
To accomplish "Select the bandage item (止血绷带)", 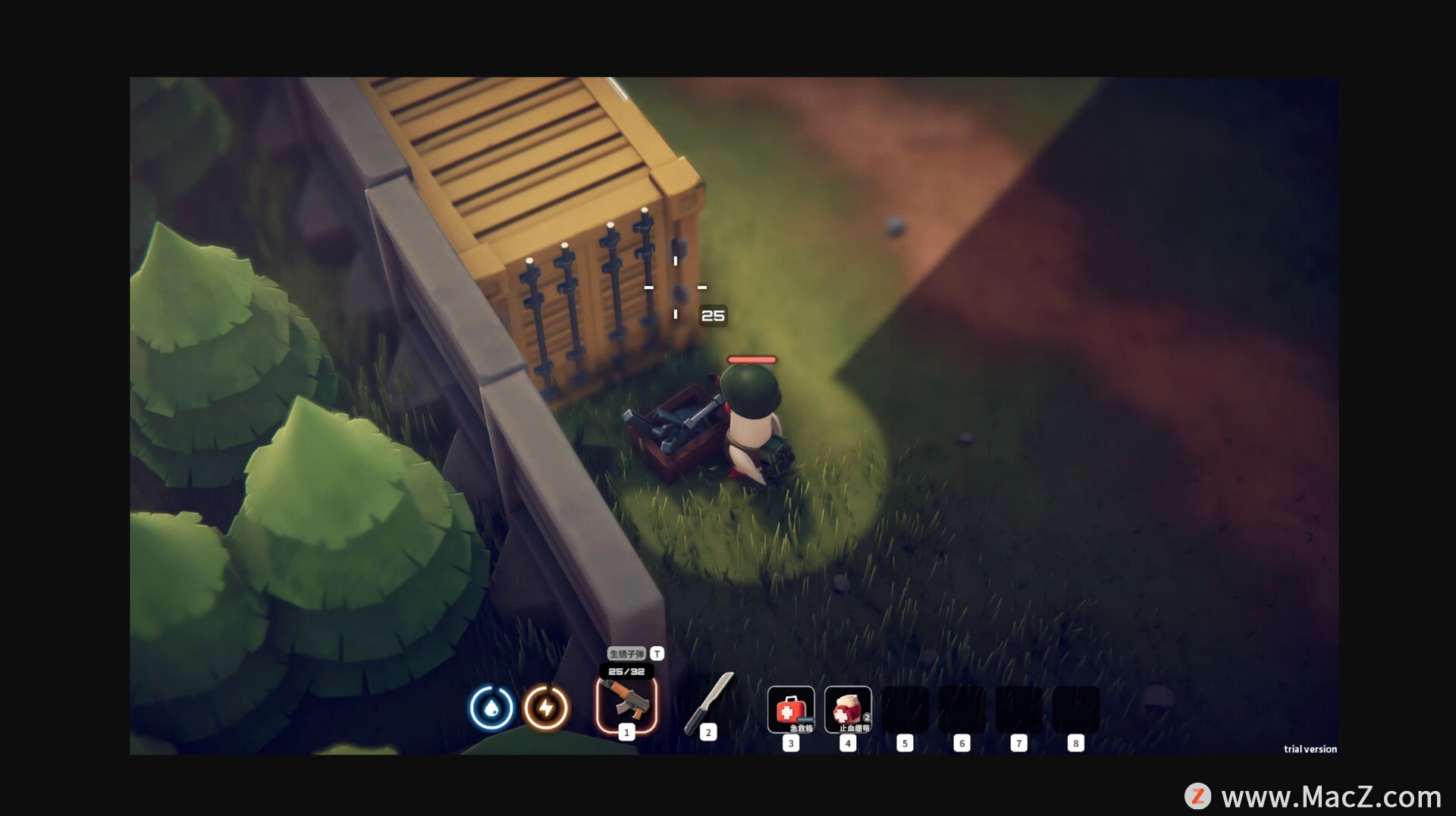I will point(848,710).
